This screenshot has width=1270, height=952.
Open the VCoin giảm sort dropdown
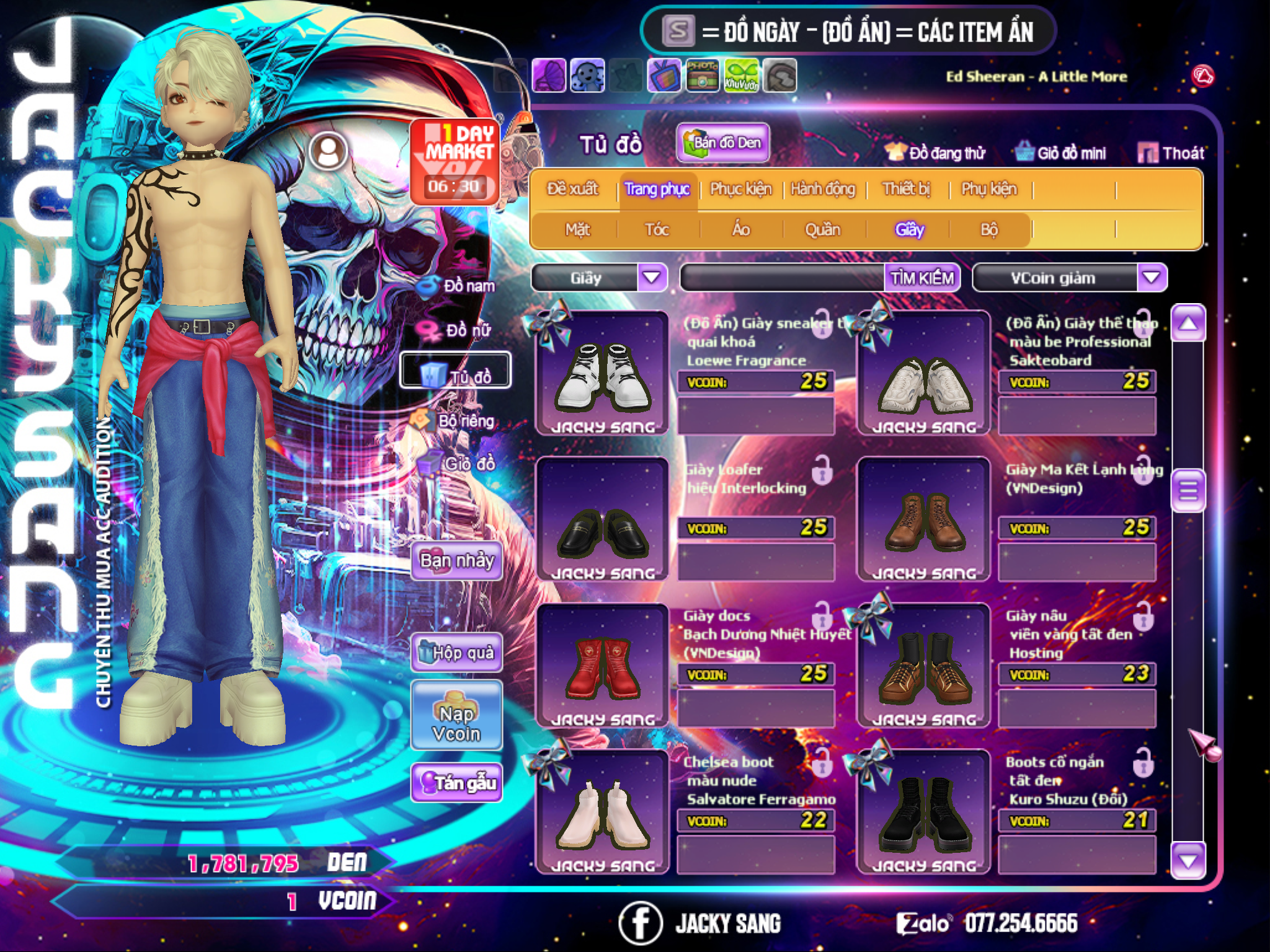[1152, 278]
